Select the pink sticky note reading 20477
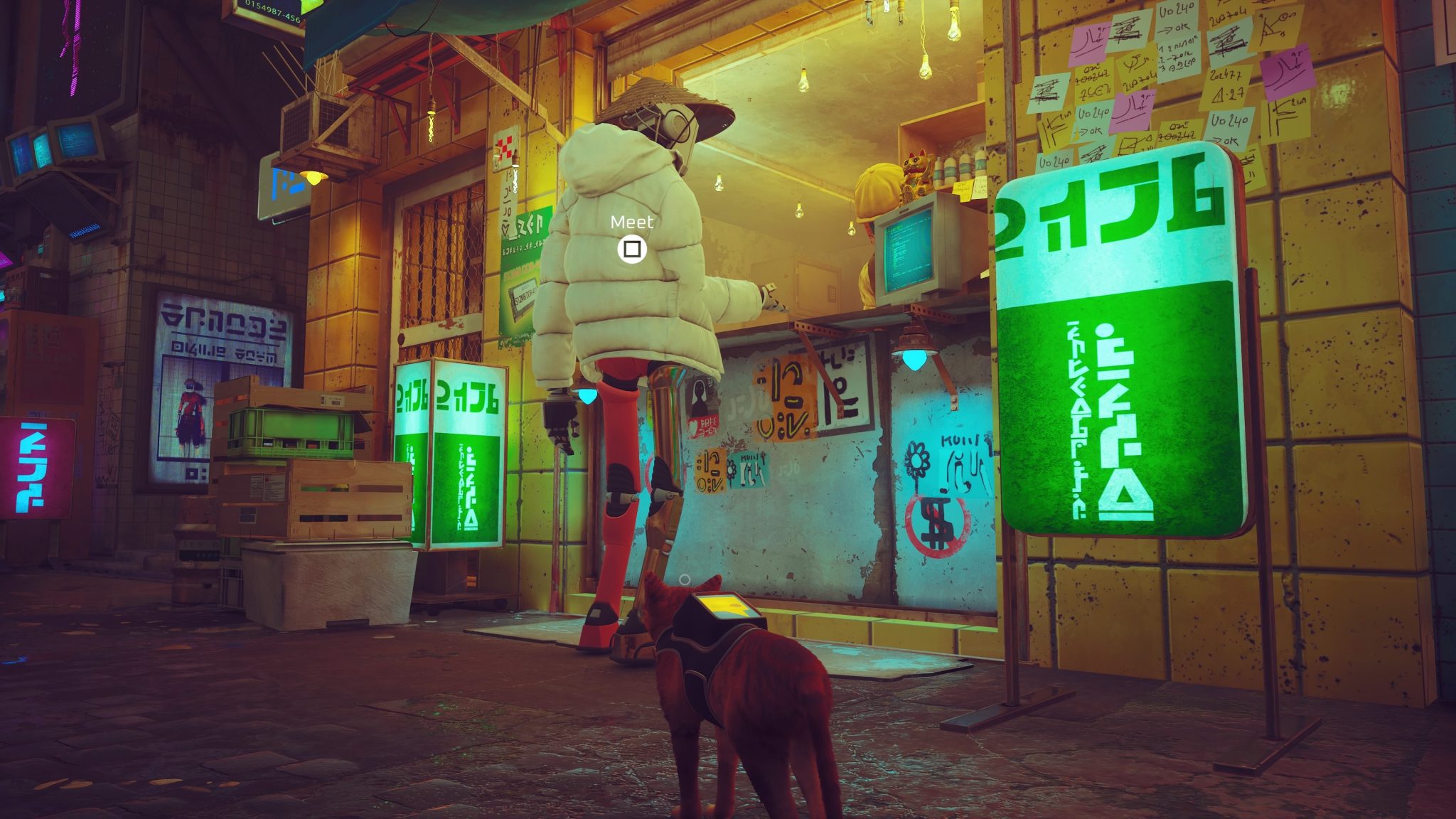The height and width of the screenshot is (819, 1456). pos(1225,77)
